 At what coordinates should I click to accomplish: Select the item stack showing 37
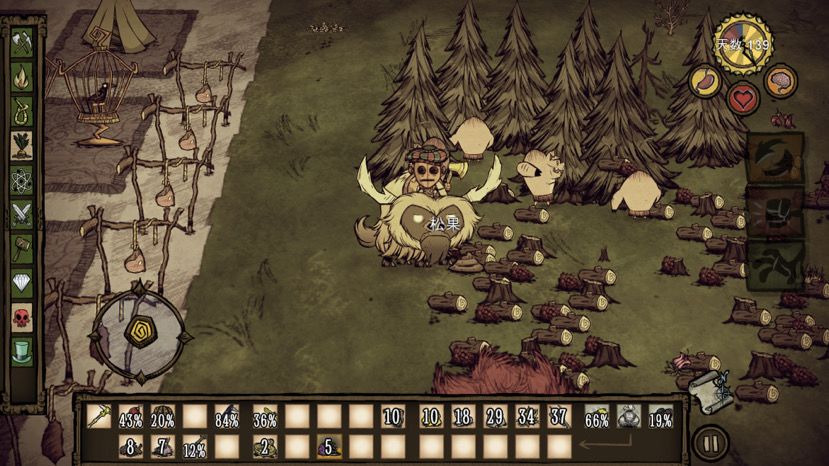coord(558,416)
